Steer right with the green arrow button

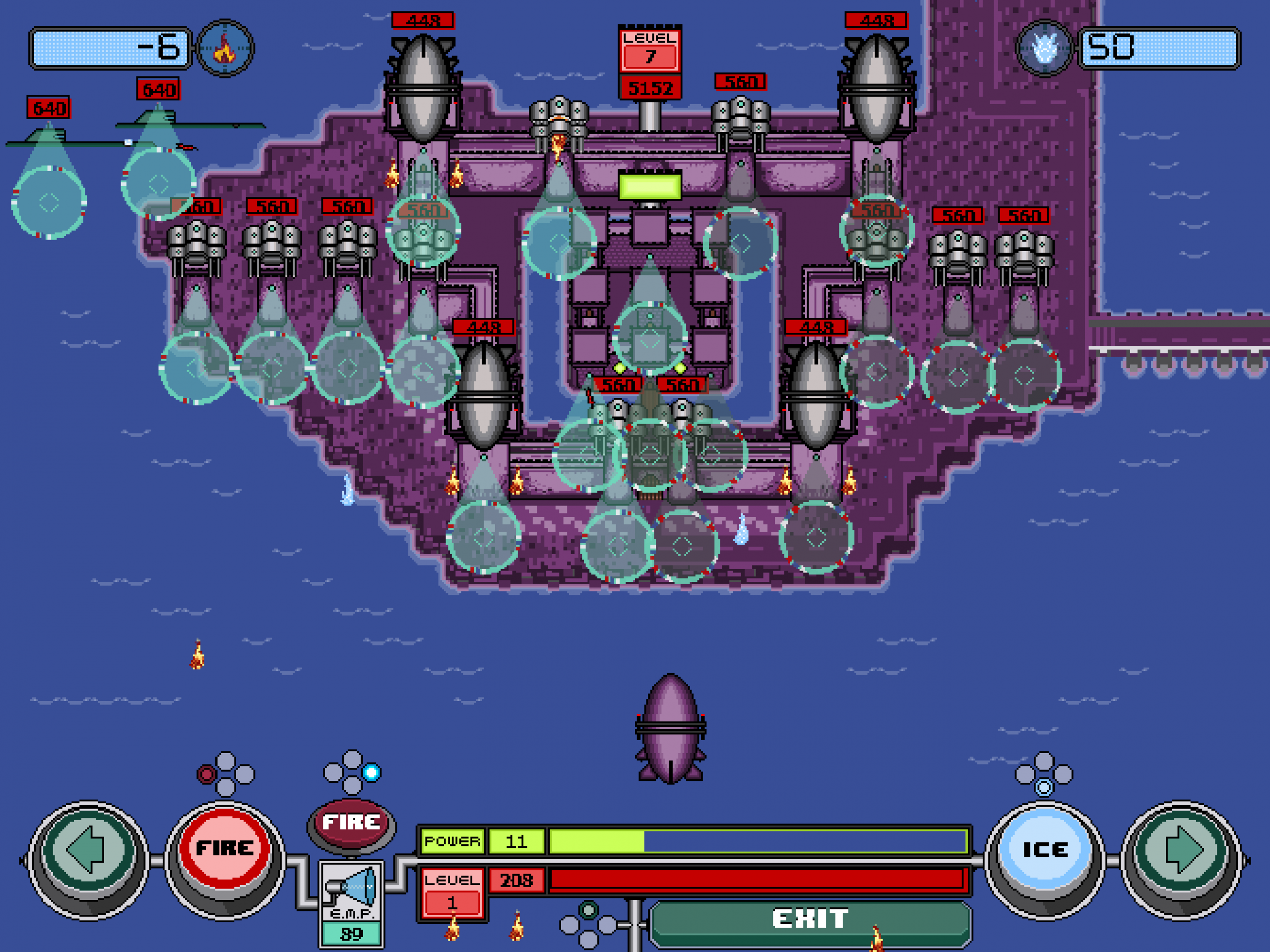pyautogui.click(x=1182, y=850)
